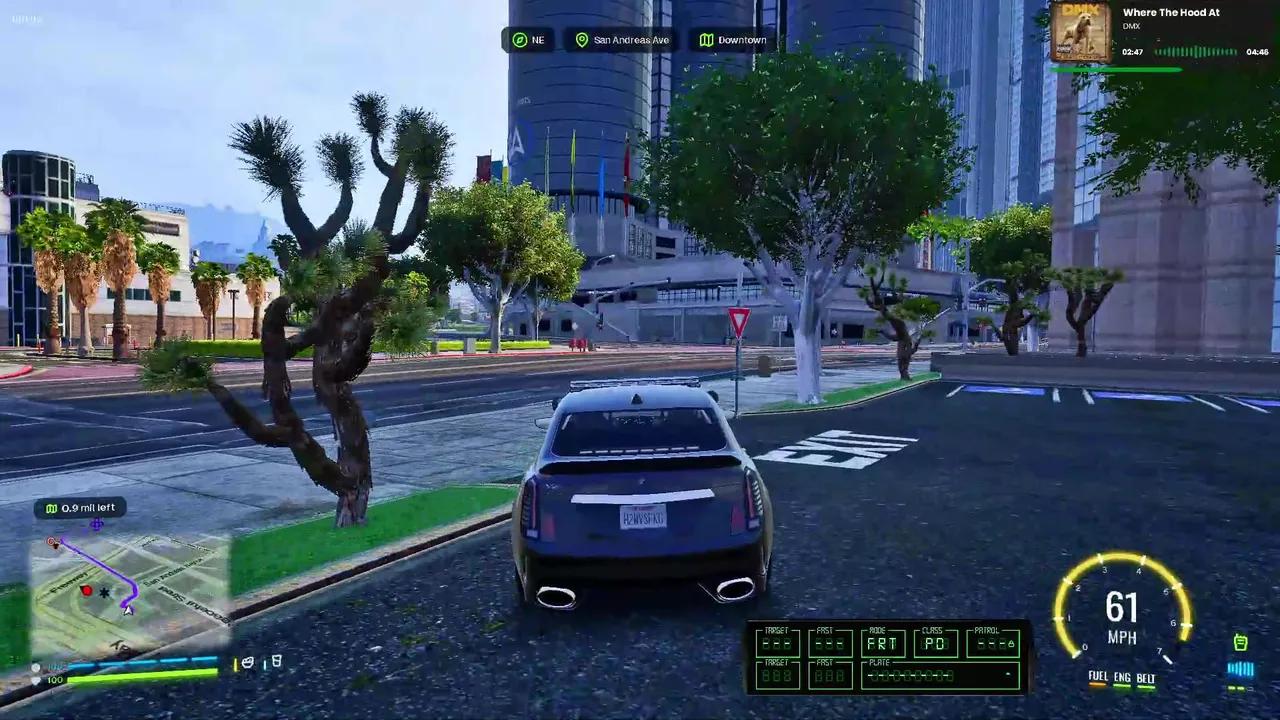Screen dimensions: 1280x720
Task: Click the compass NE direction icon
Action: [x=520, y=39]
